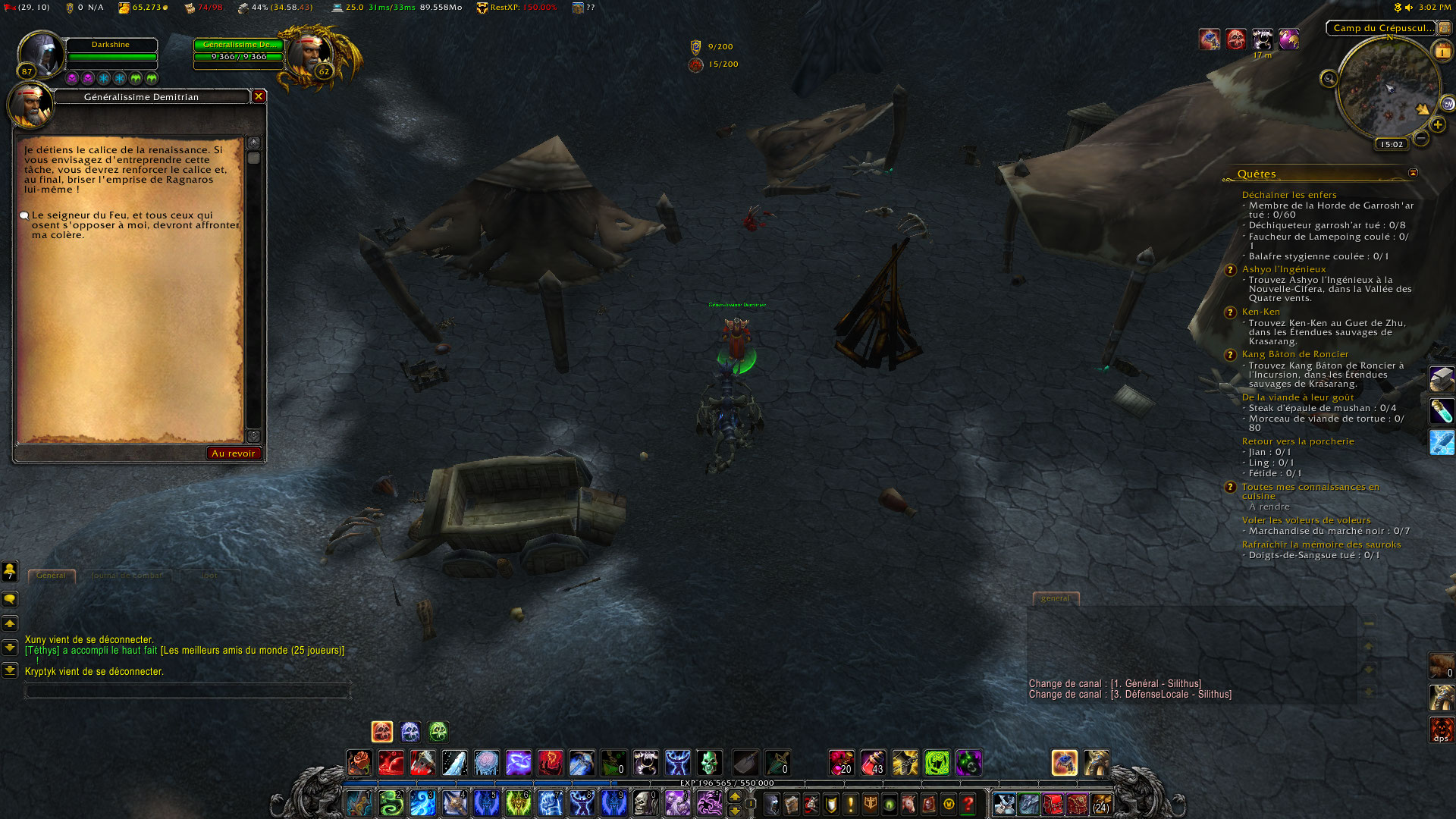This screenshot has width=1456, height=819.
Task: Close the Généralissime Demitrian dialogue window
Action: [x=259, y=96]
